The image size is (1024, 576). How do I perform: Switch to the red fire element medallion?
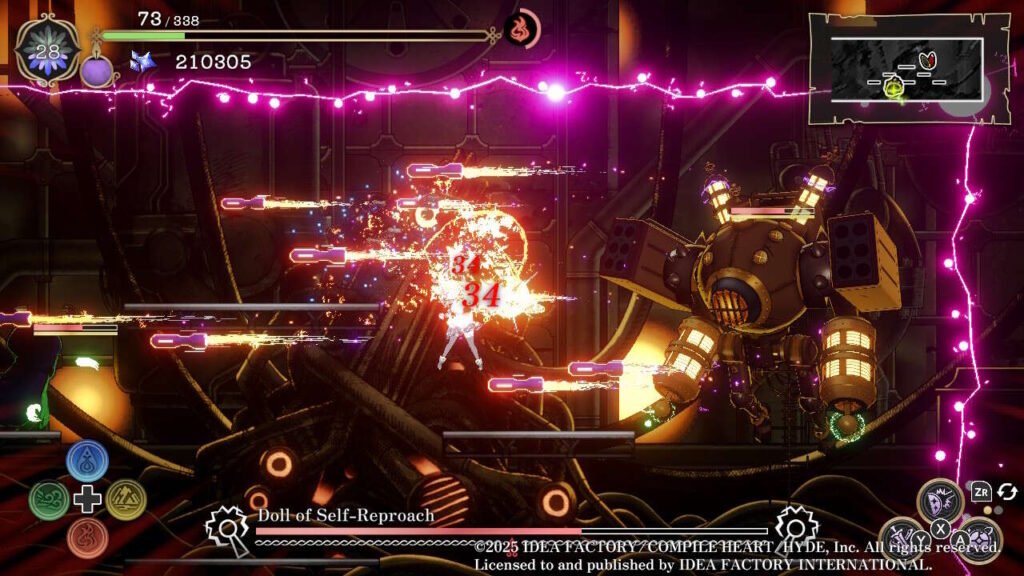[87, 538]
